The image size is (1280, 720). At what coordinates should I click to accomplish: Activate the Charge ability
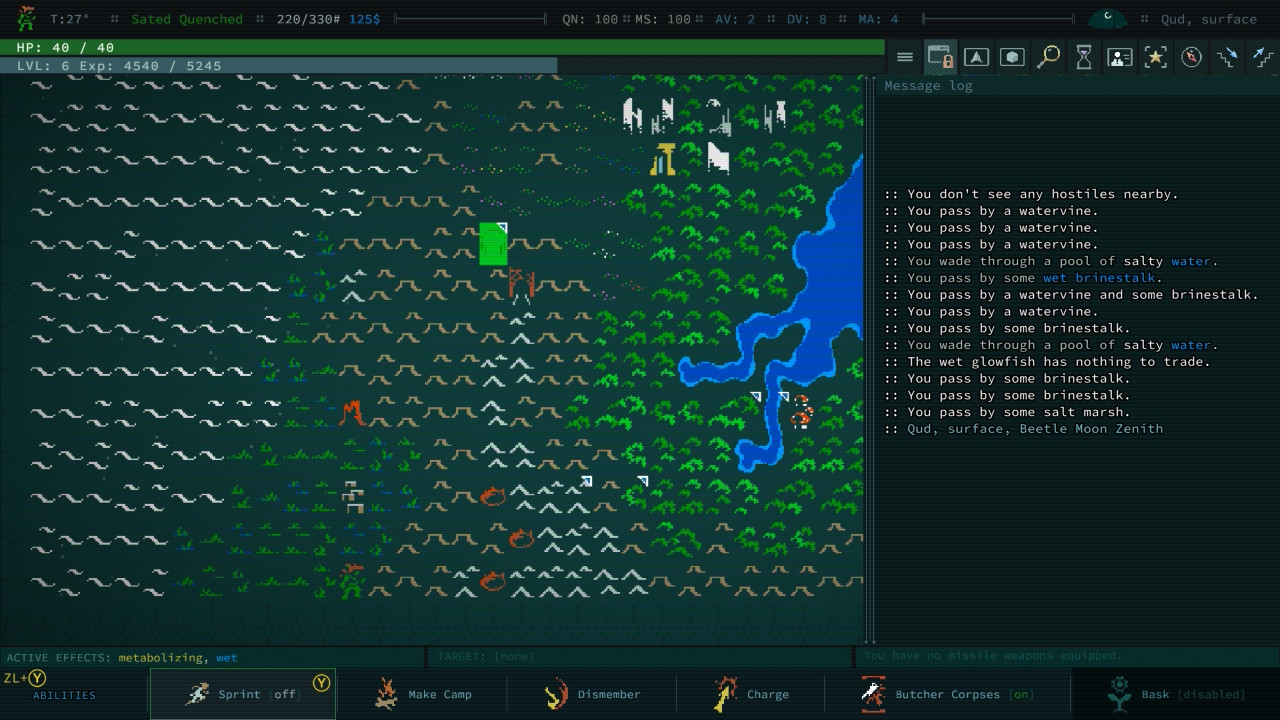pos(750,694)
